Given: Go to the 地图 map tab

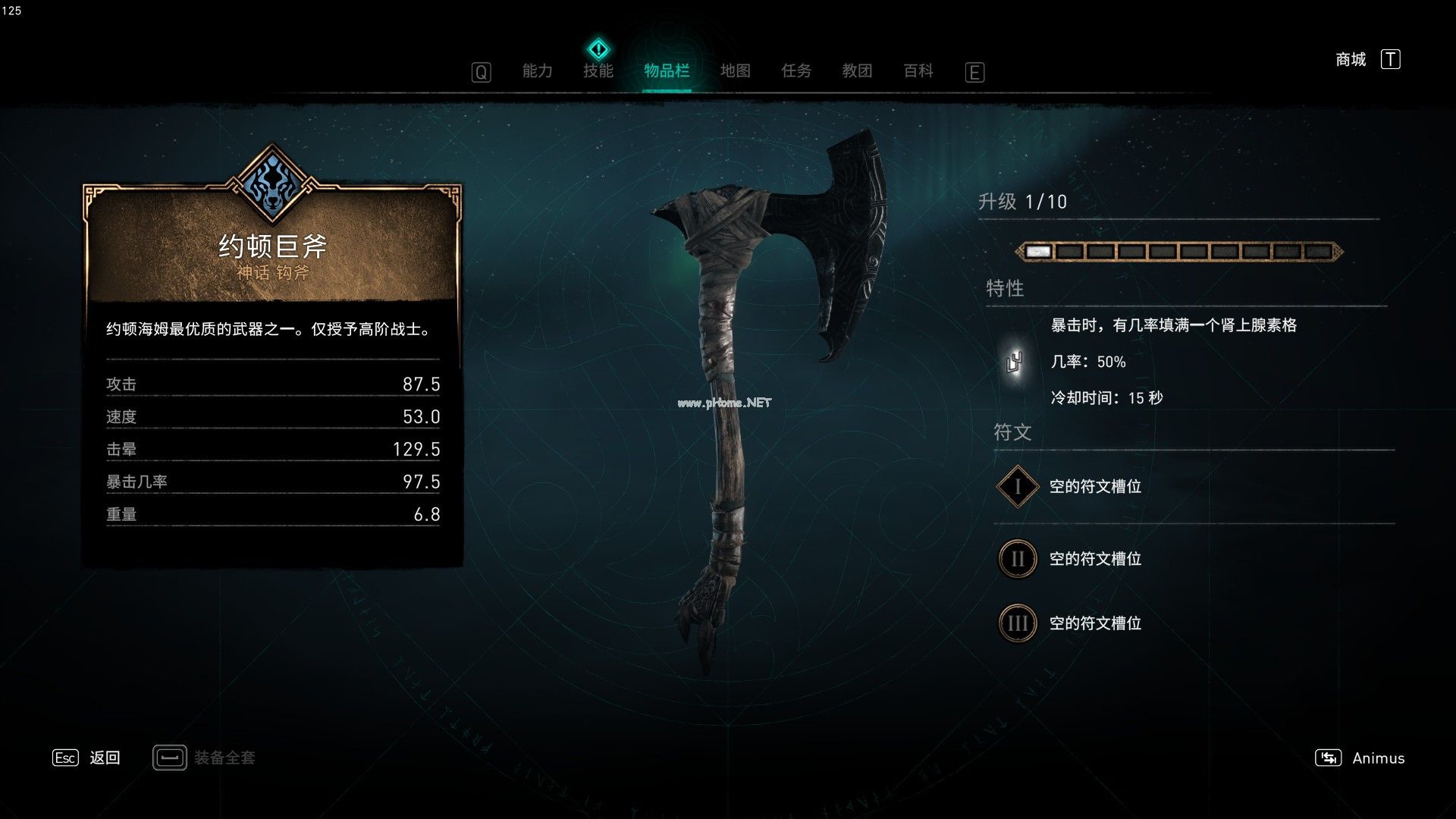Looking at the screenshot, I should [x=735, y=71].
